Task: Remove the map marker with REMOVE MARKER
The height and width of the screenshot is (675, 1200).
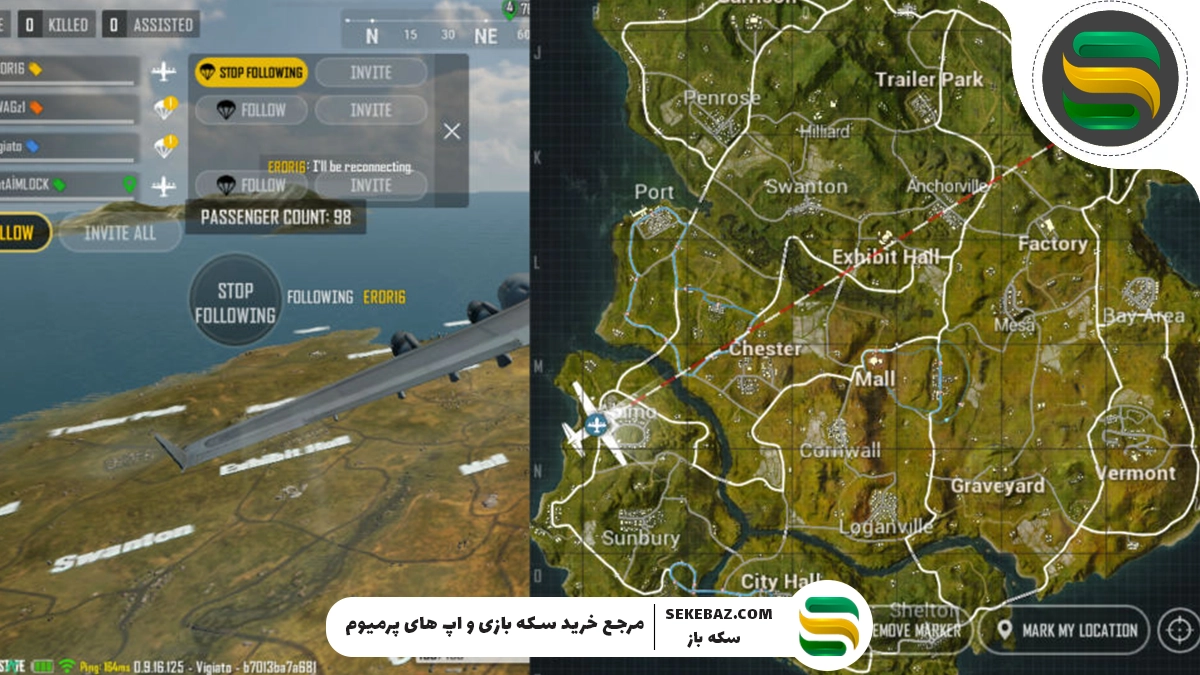Action: pos(915,631)
